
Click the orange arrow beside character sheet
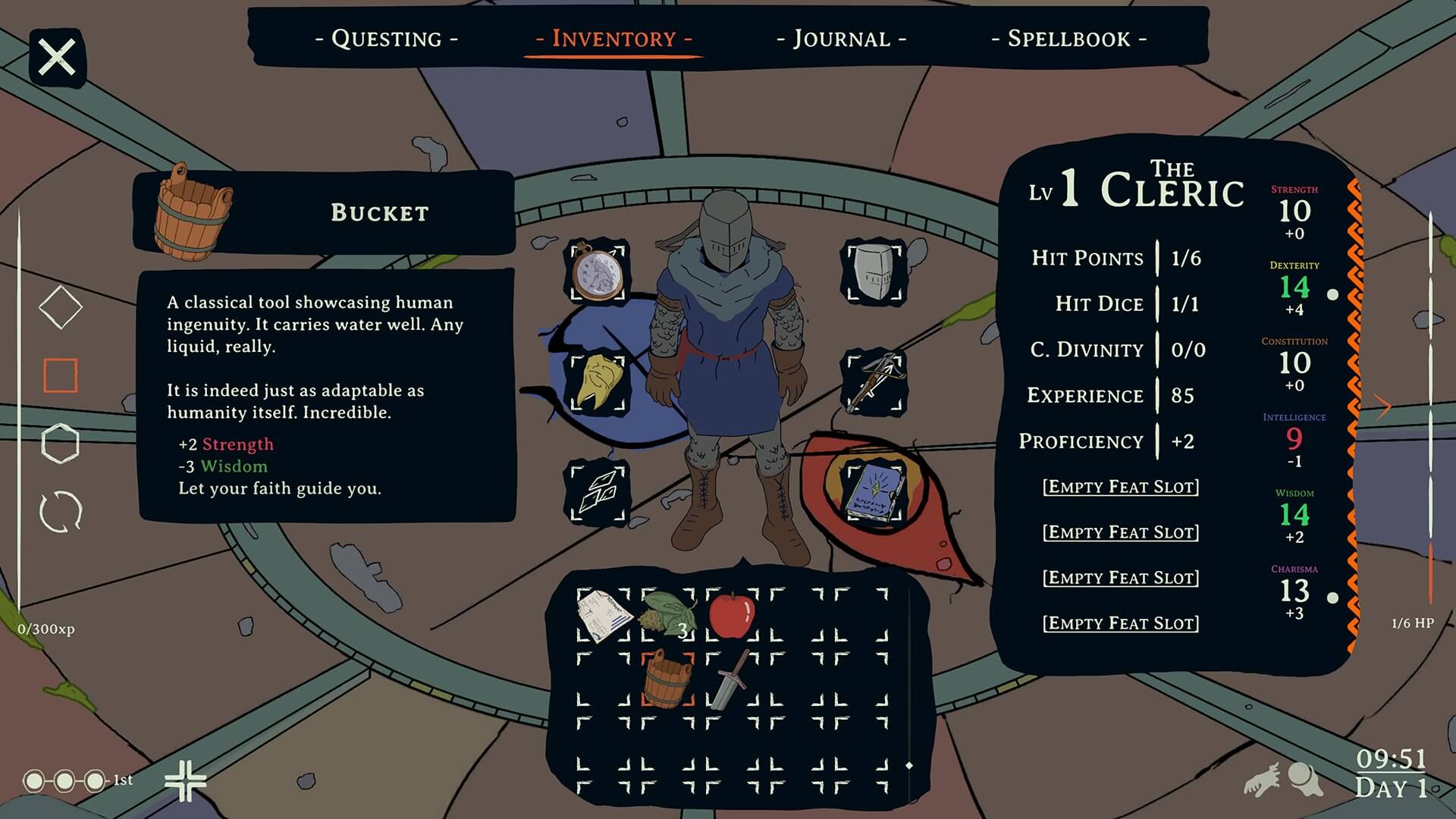pyautogui.click(x=1383, y=406)
